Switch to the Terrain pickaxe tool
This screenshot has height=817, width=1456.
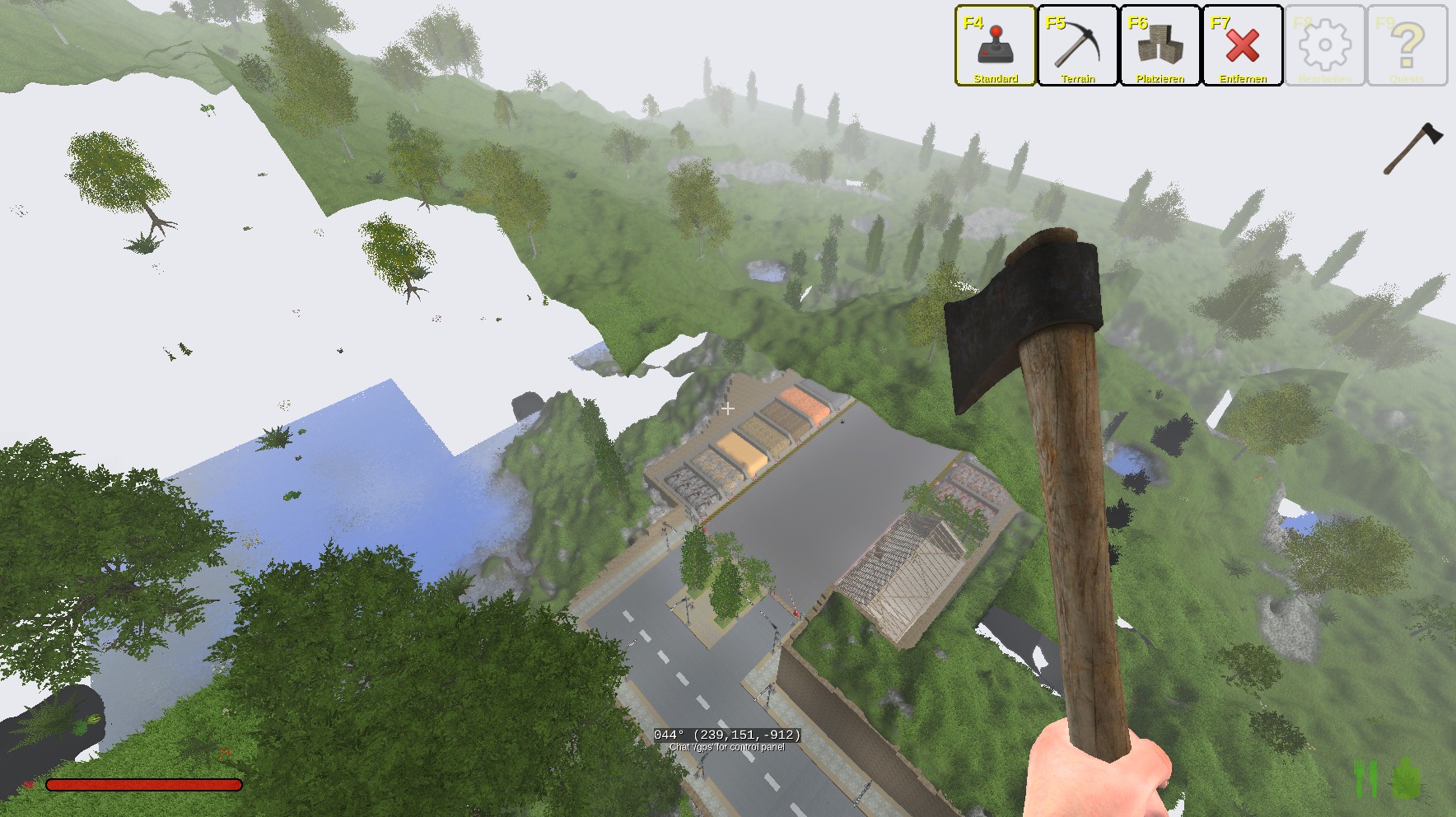1077,45
